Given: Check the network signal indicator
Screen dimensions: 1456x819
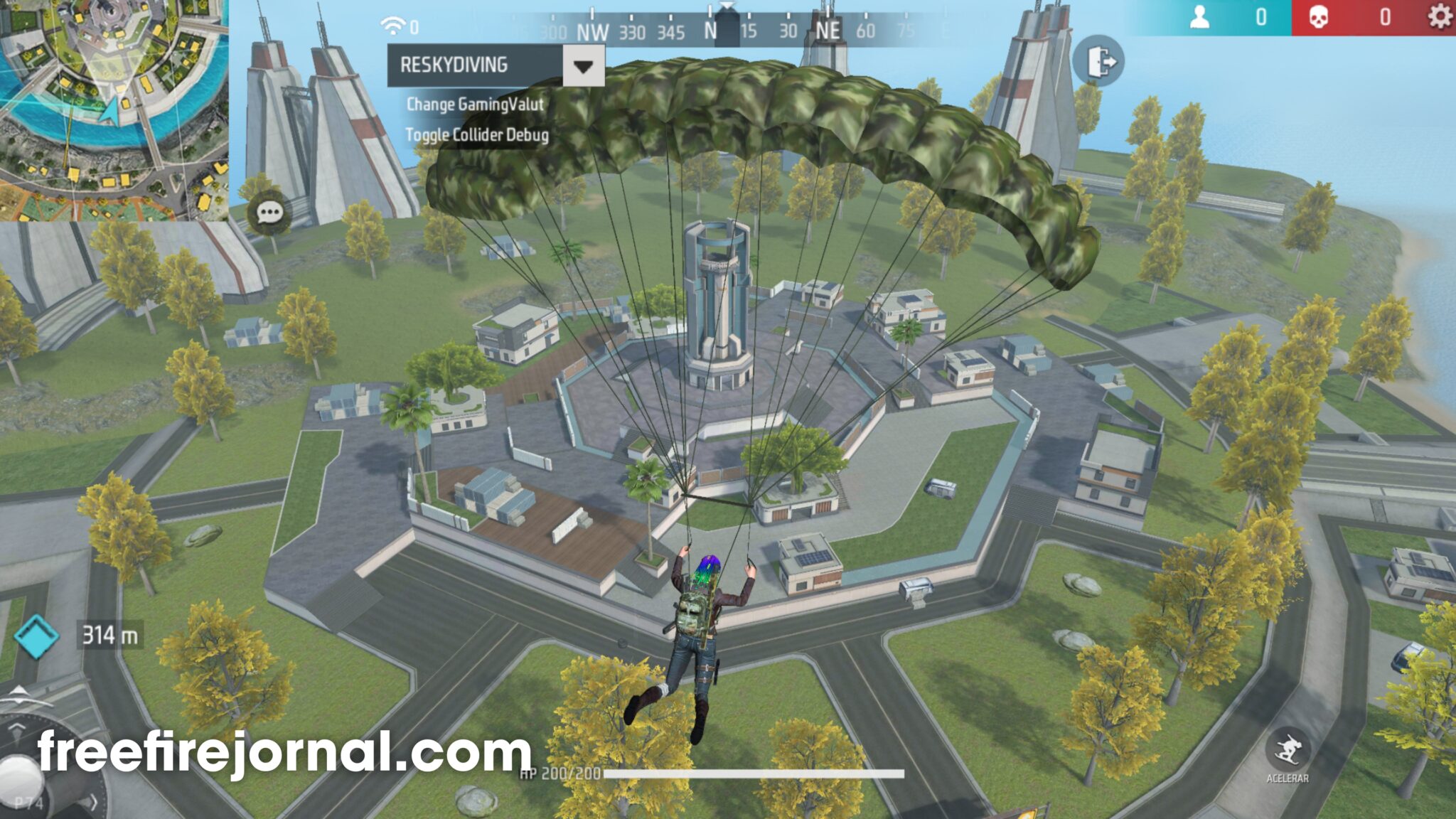Looking at the screenshot, I should point(391,25).
